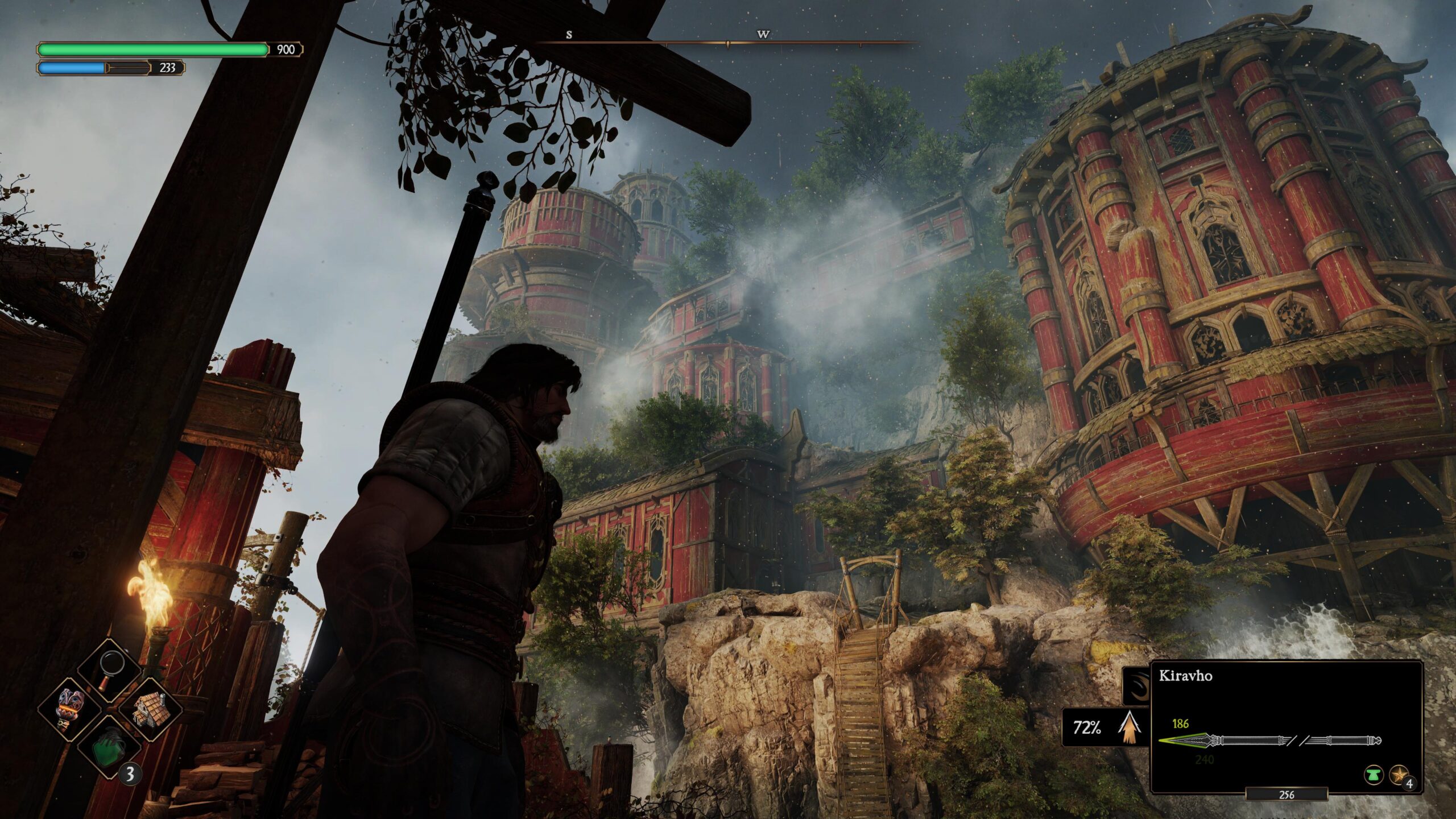Use the tribal mask item slot
1456x819 pixels.
pos(71,710)
